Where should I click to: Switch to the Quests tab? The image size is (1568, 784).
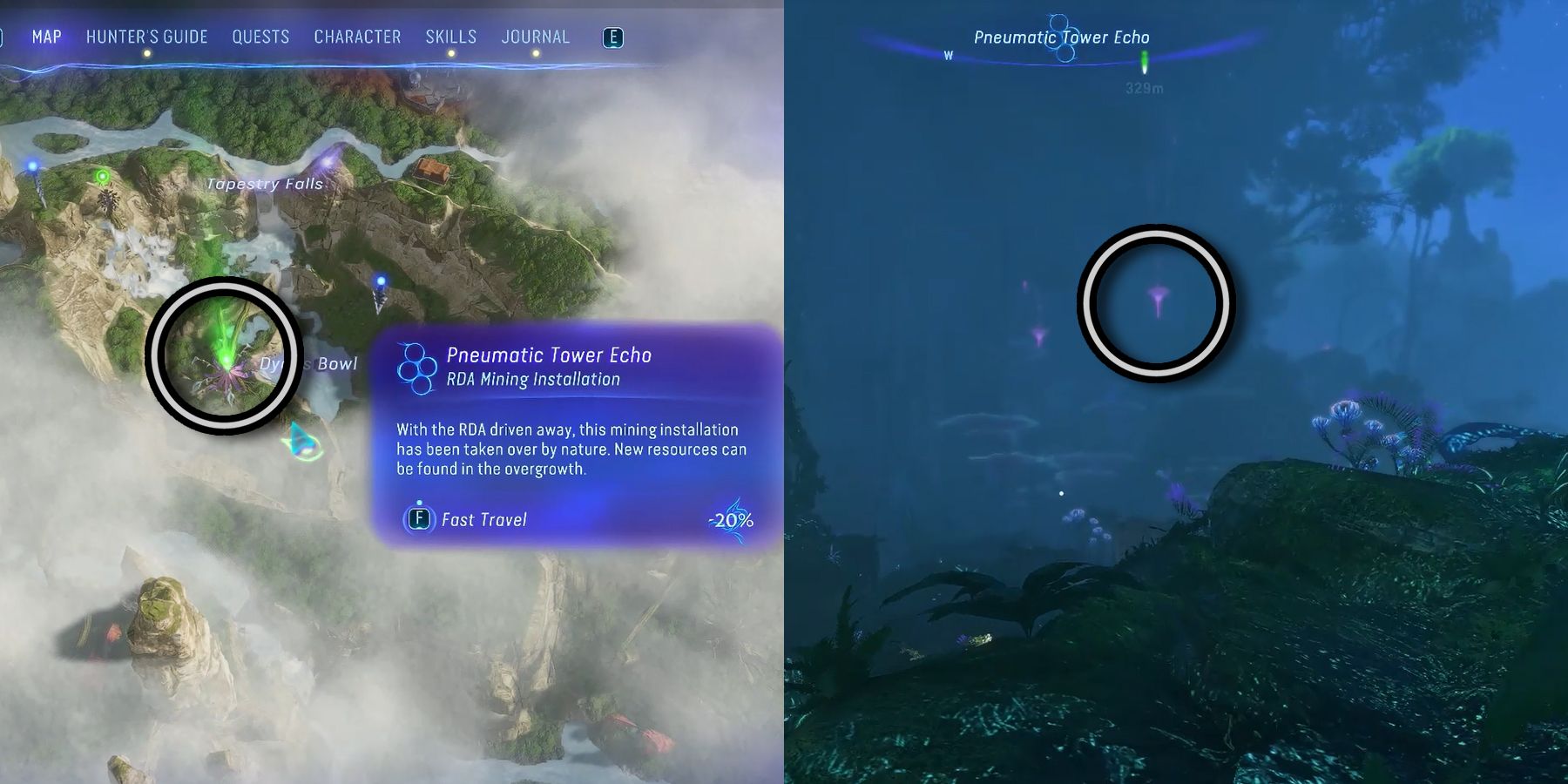(x=260, y=37)
